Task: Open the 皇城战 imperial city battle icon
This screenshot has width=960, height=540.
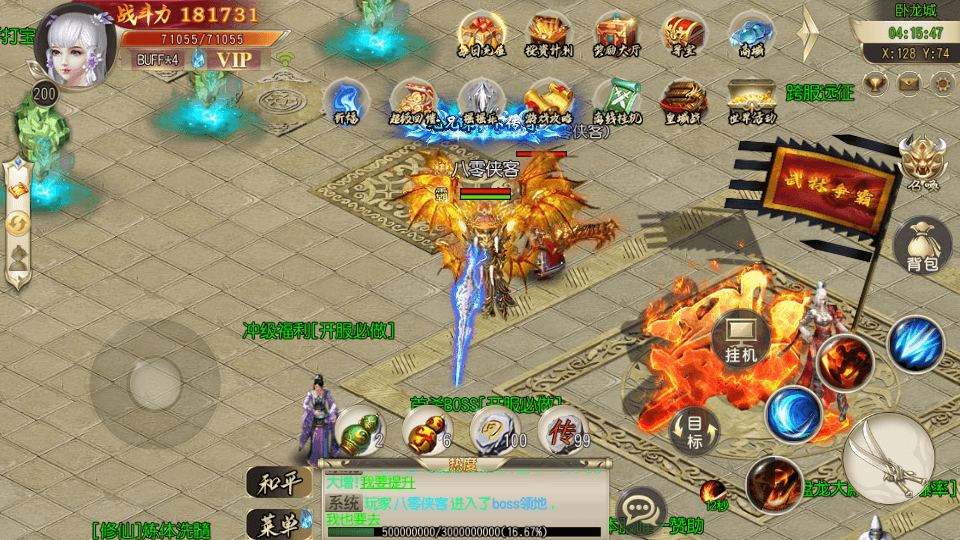Action: (x=684, y=100)
